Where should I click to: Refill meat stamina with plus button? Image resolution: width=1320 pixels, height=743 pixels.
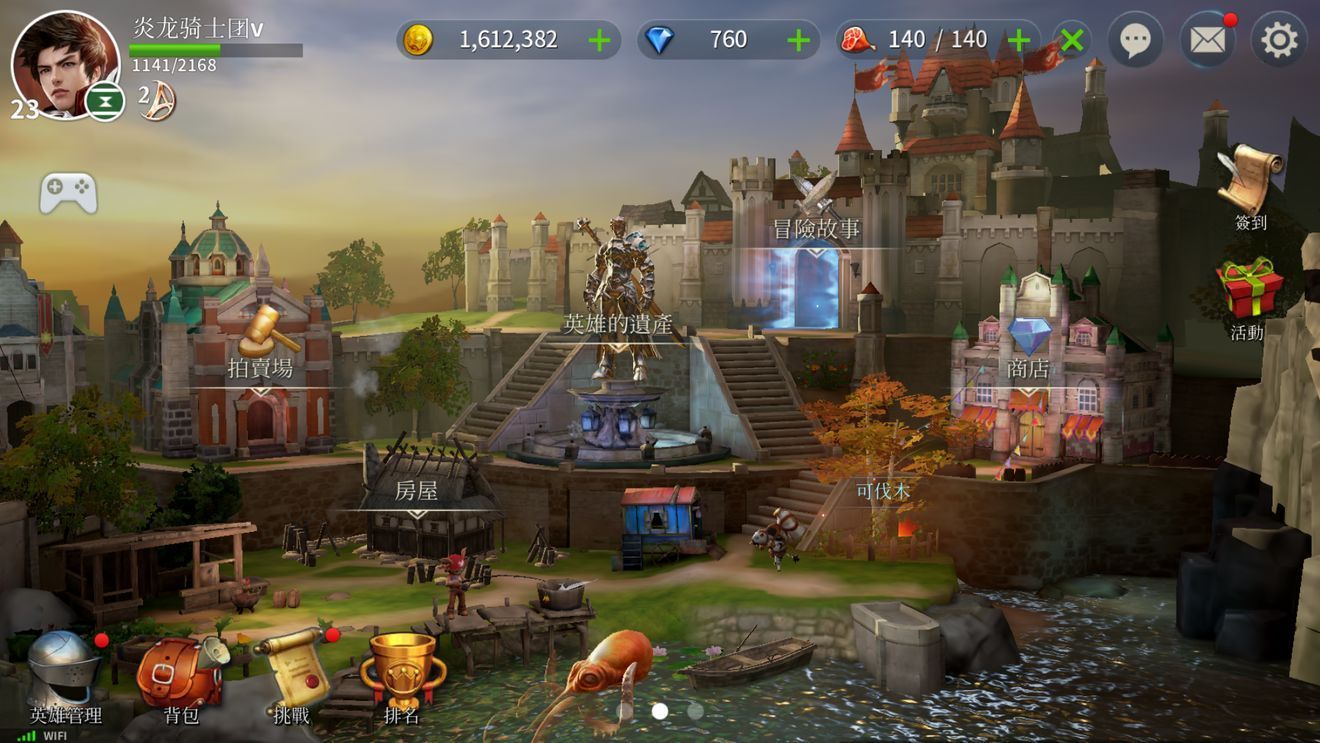click(1018, 40)
